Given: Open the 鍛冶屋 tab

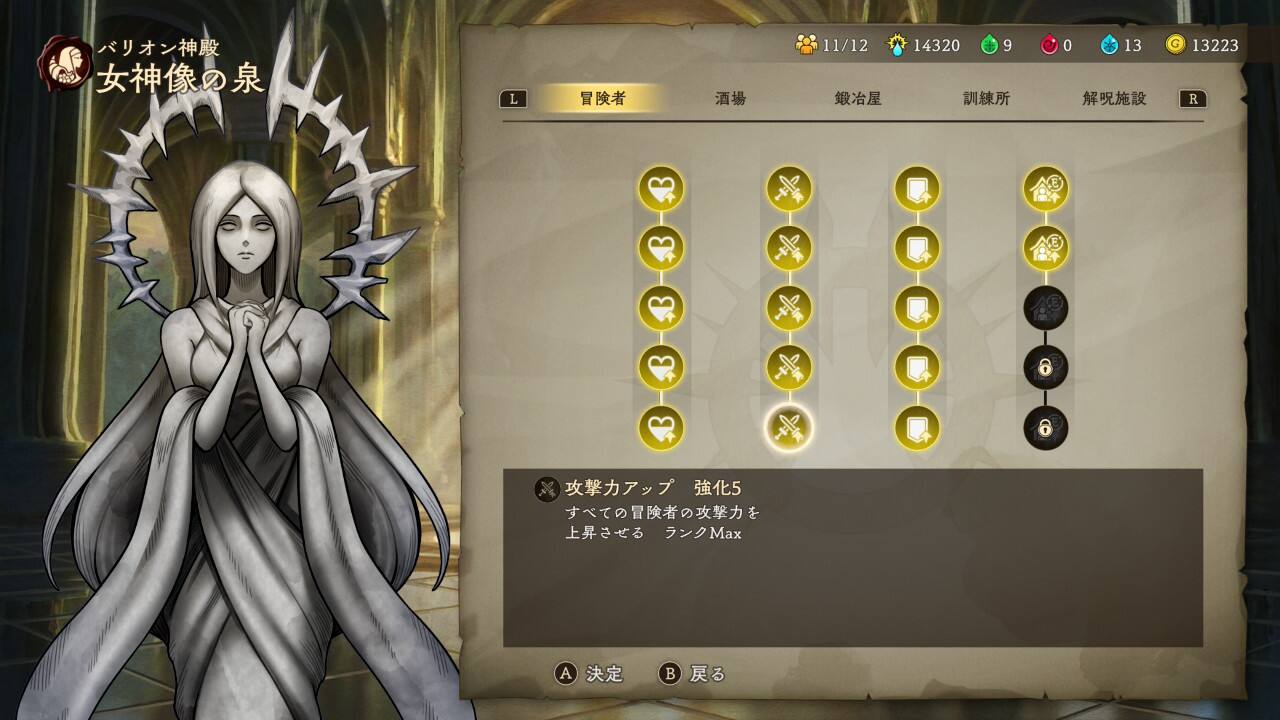Looking at the screenshot, I should (858, 99).
